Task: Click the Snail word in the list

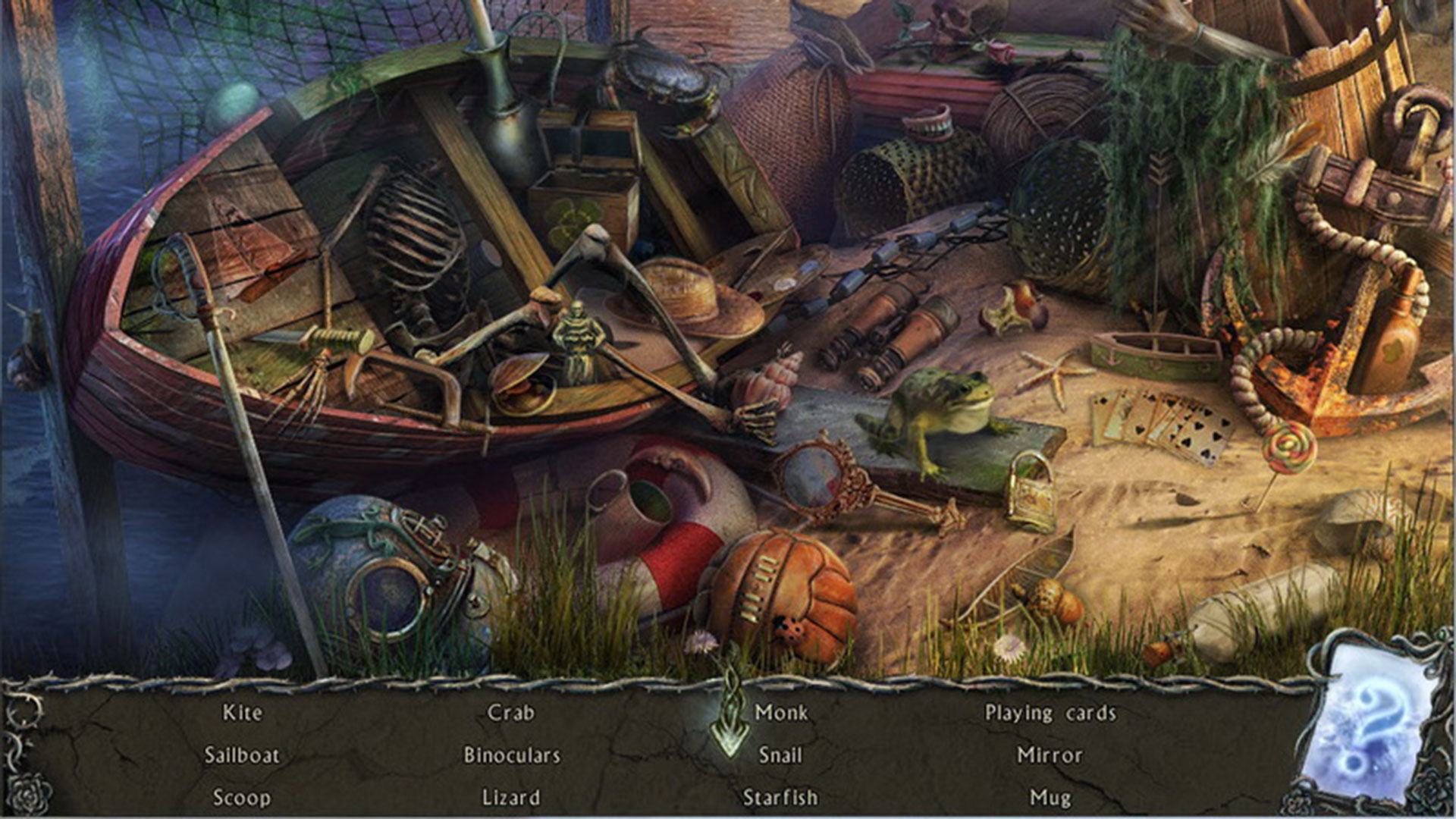Action: pyautogui.click(x=780, y=755)
